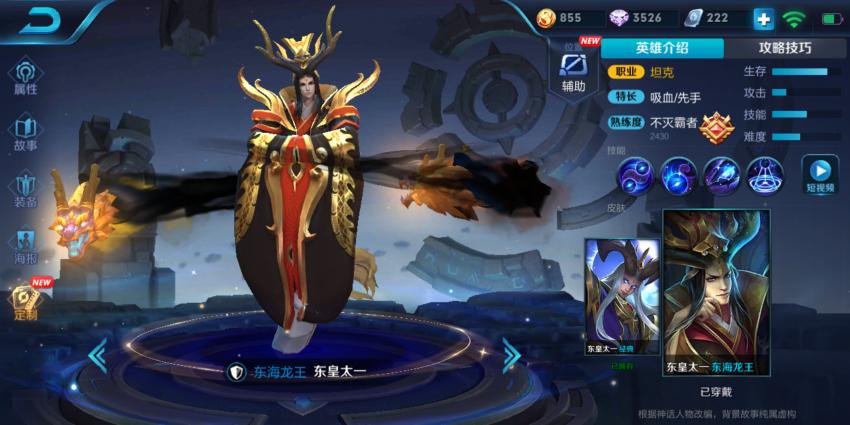View the single orb with purple swirl skill
The image size is (850, 425).
coord(679,175)
